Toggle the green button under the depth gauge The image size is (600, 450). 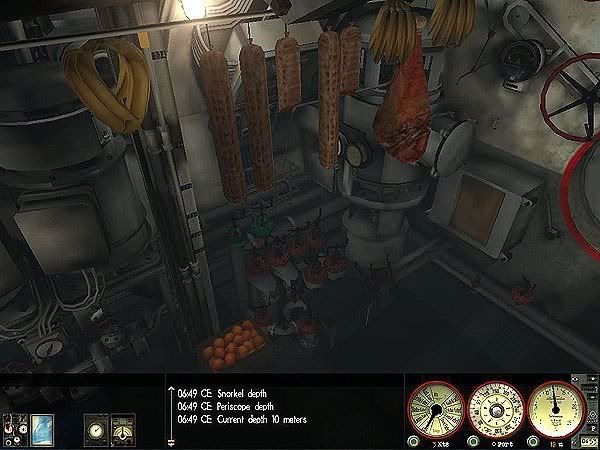point(532,440)
